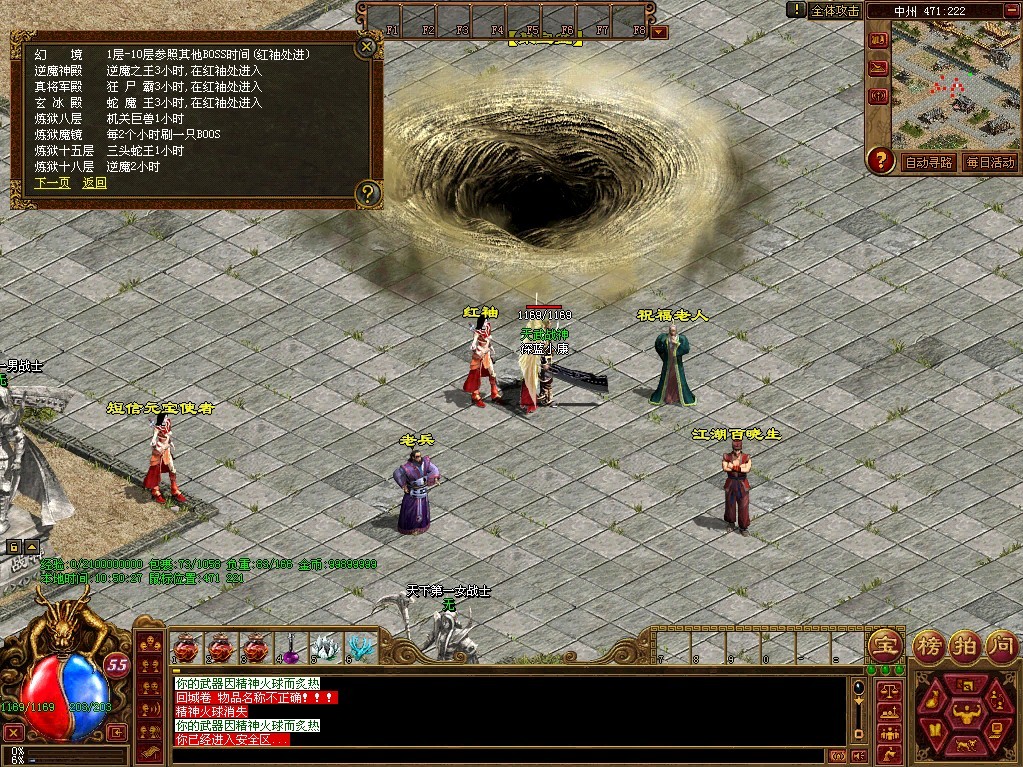Click the 返回 back link
Screen dimensions: 1023x767
94,183
